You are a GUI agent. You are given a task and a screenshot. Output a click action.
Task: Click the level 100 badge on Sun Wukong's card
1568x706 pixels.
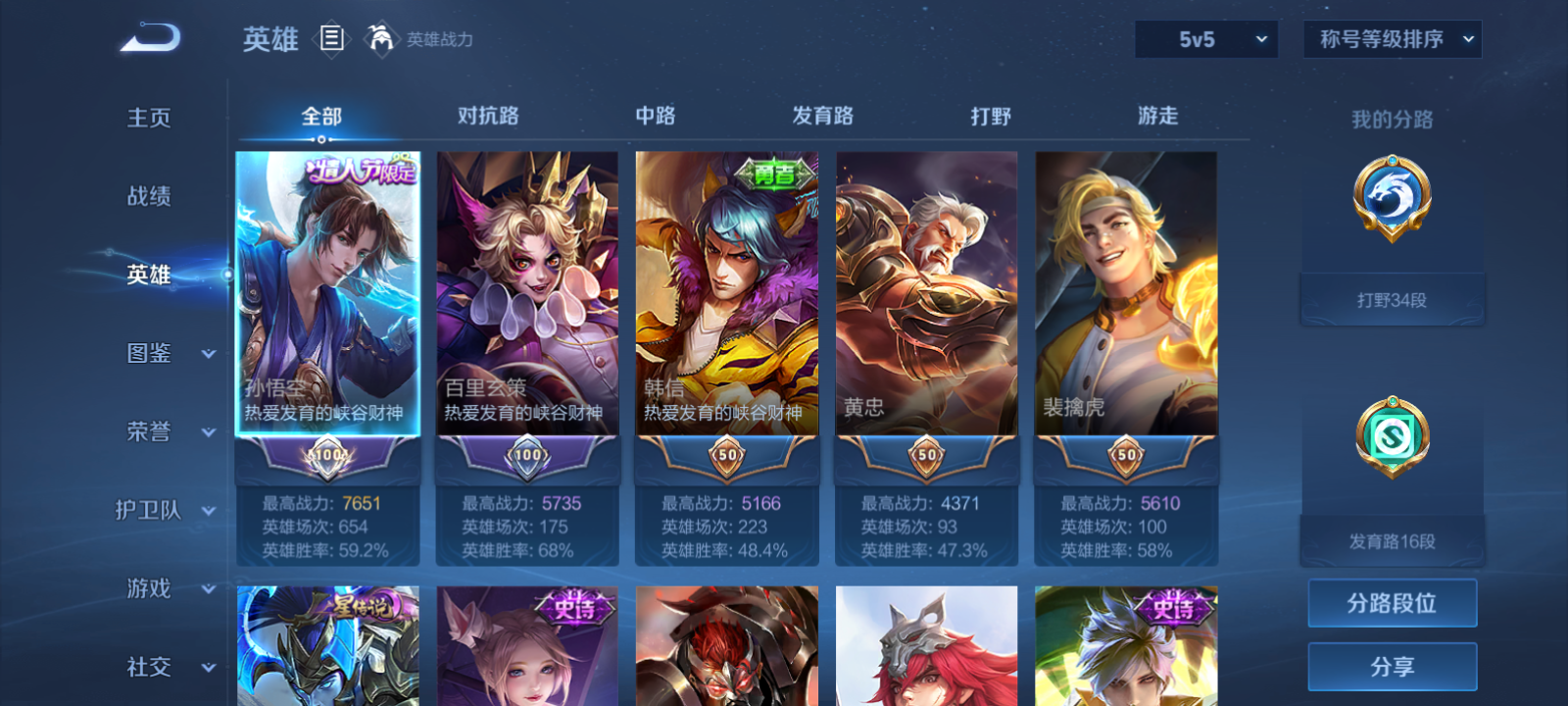[326, 455]
